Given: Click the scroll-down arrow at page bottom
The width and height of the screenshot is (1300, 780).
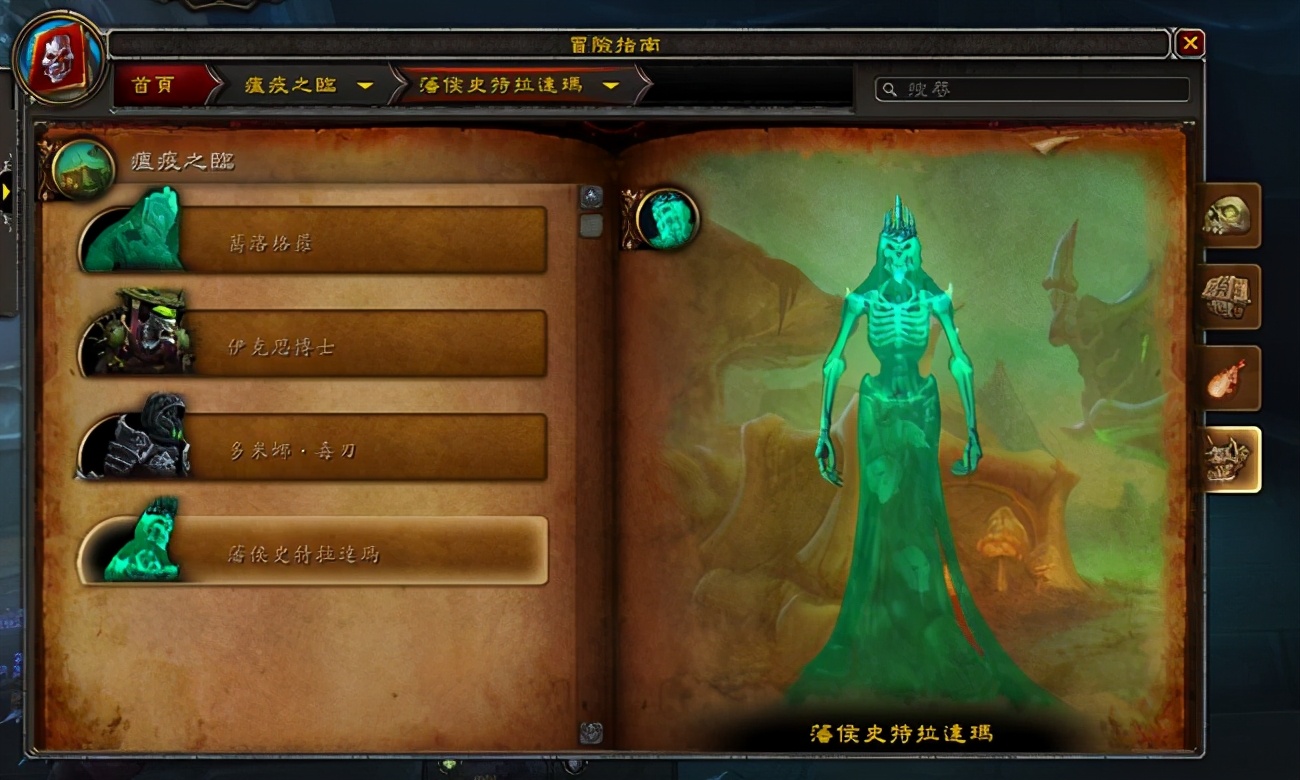Looking at the screenshot, I should tap(594, 731).
